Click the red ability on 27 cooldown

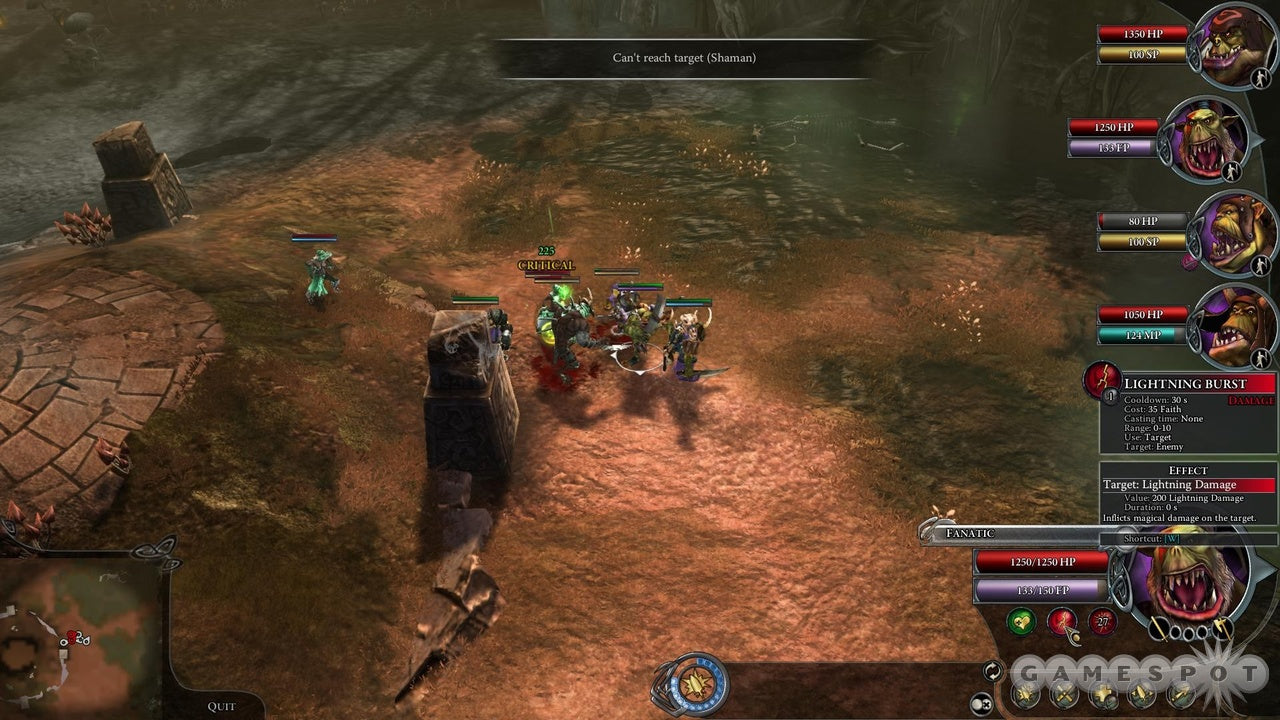tap(1102, 622)
